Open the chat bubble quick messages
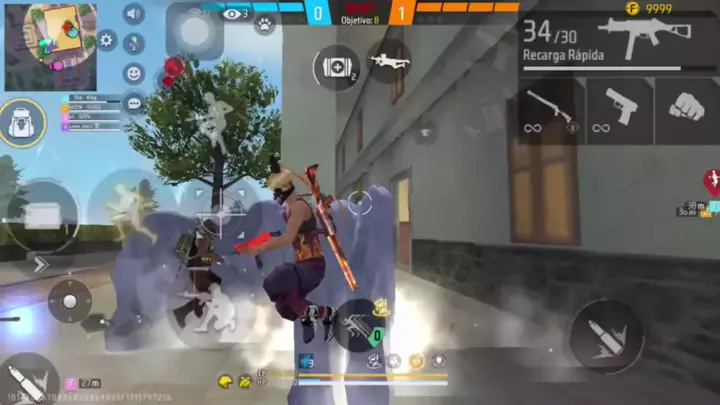 tap(134, 102)
